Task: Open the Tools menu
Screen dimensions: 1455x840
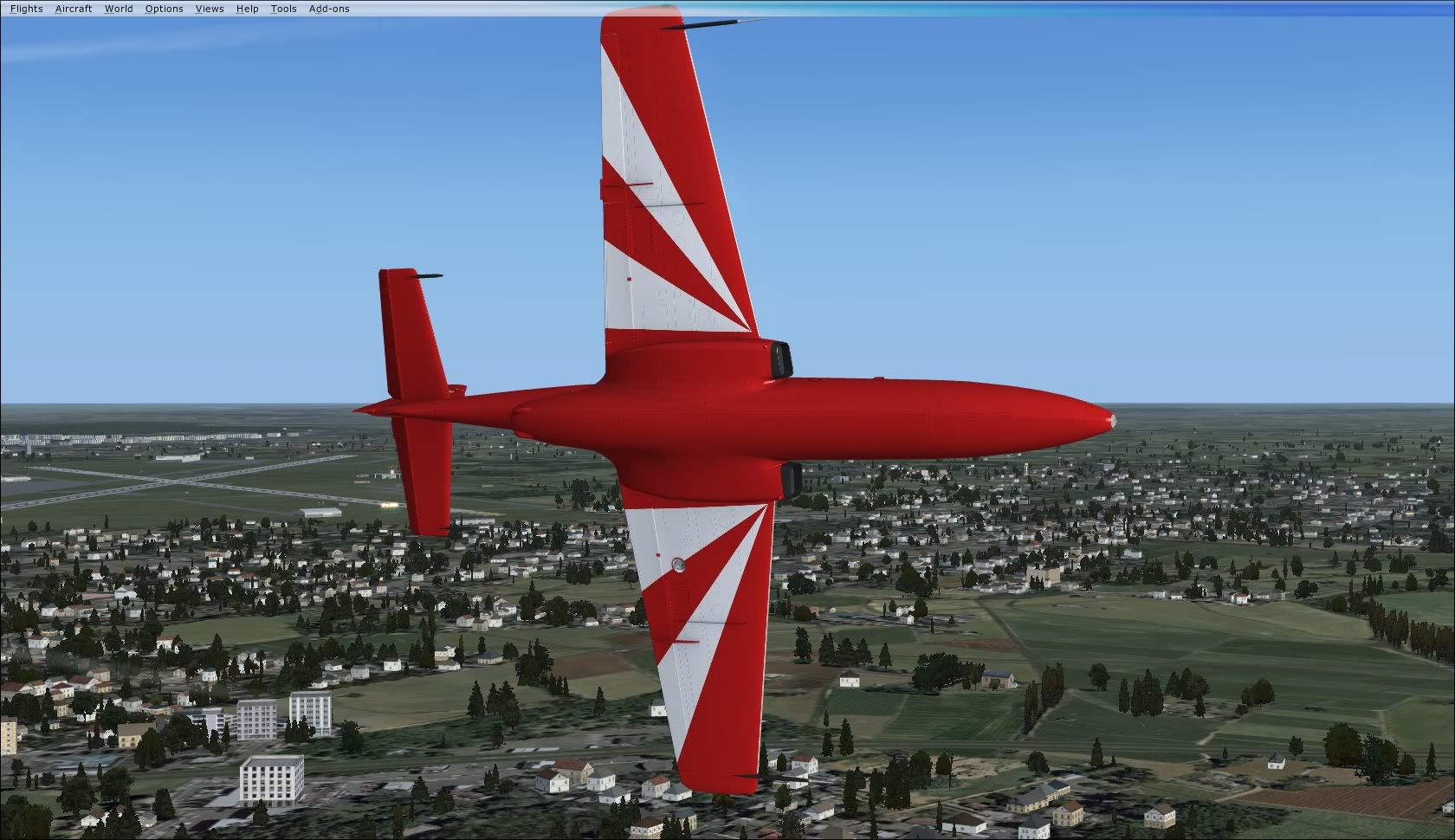Action: coord(283,9)
